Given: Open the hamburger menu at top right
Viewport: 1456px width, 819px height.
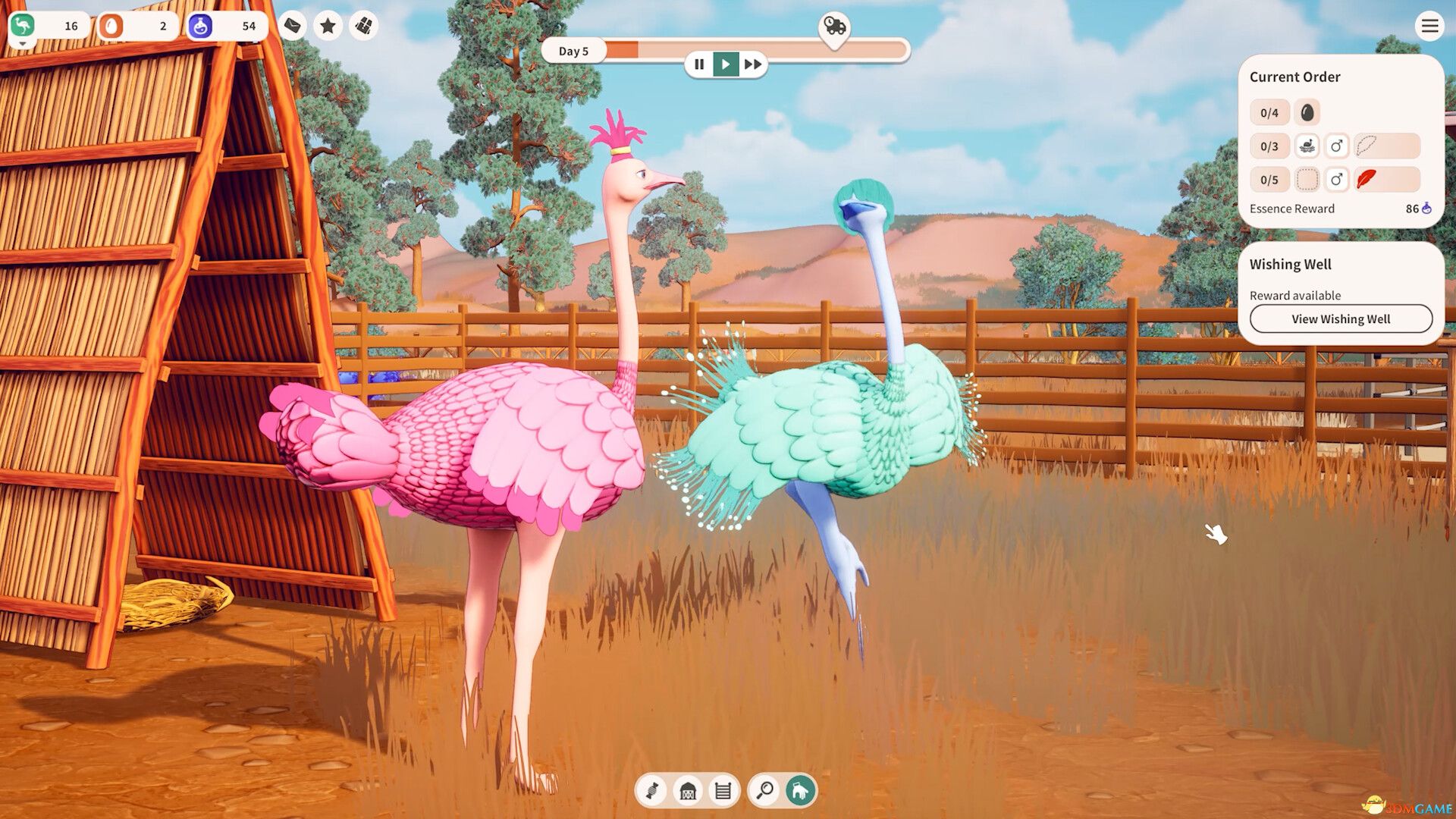Looking at the screenshot, I should pyautogui.click(x=1429, y=25).
